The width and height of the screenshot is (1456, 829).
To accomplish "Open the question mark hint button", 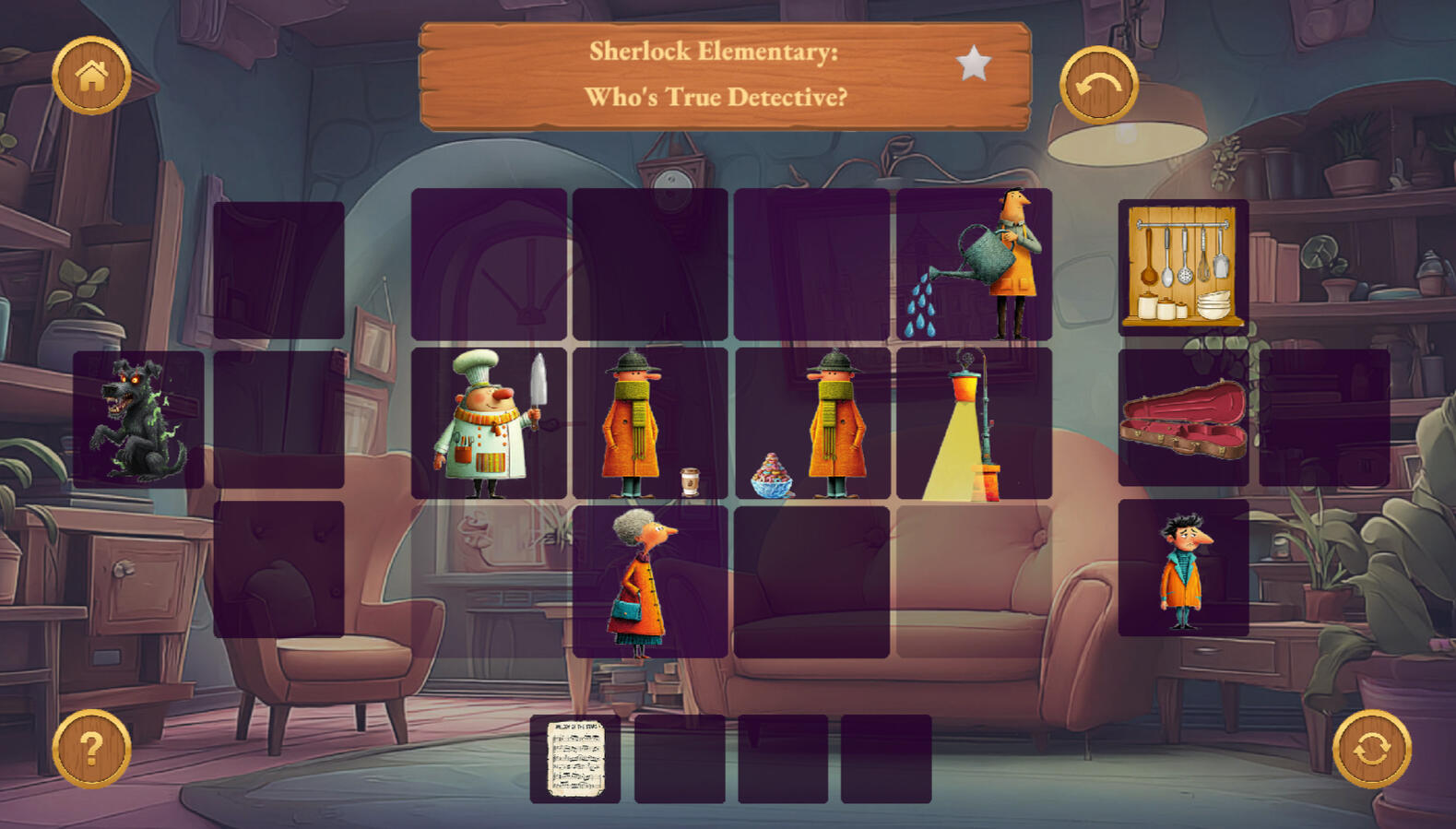I will click(x=91, y=748).
